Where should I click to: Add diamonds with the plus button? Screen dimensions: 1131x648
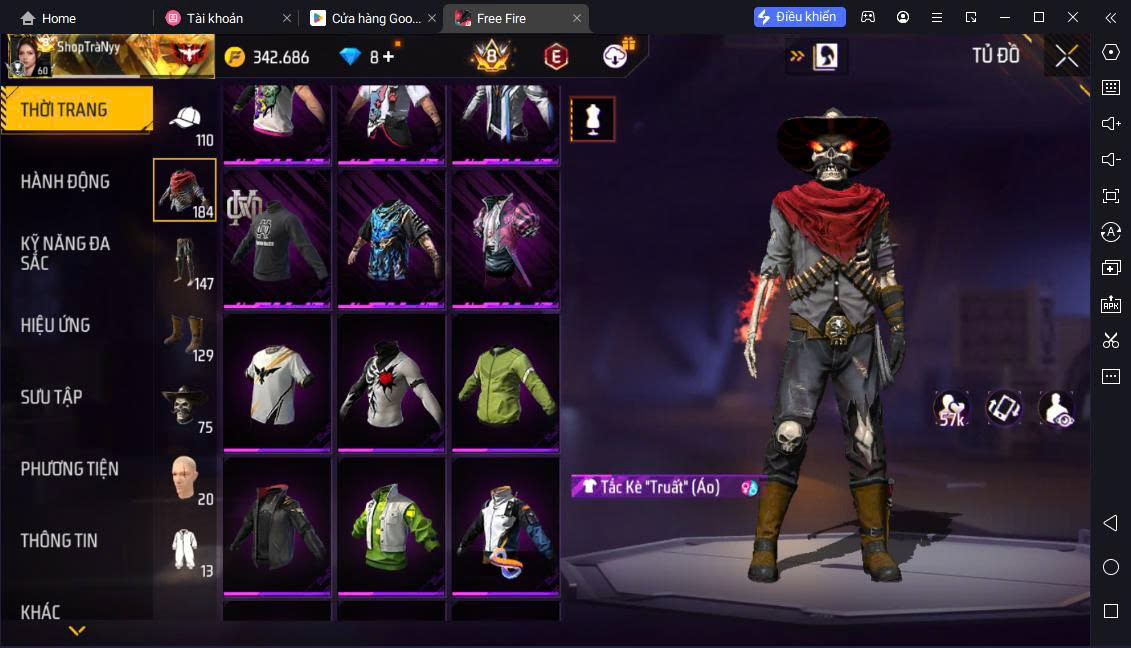pos(388,57)
